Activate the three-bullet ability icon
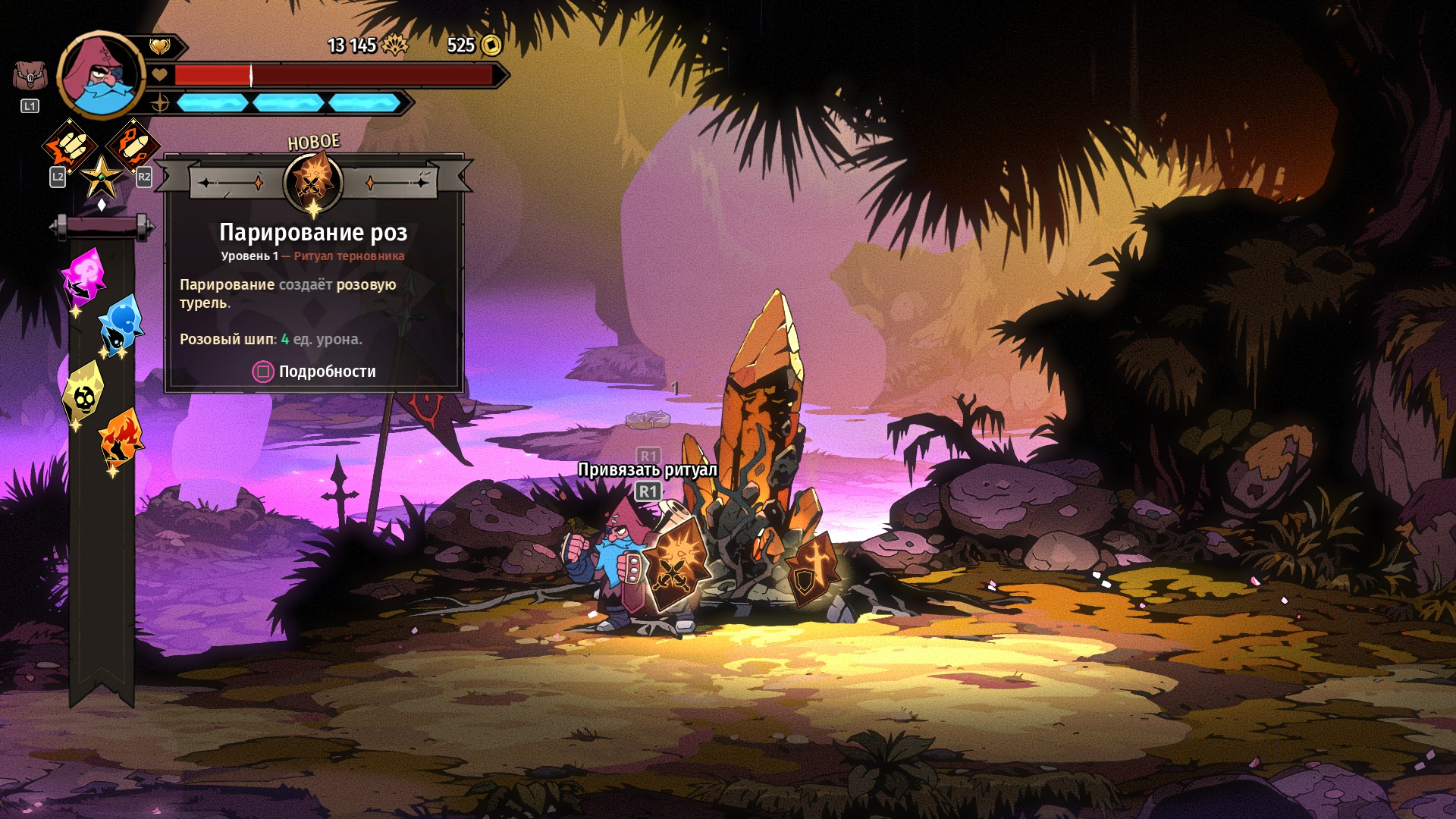Viewport: 1456px width, 819px height. [70, 146]
